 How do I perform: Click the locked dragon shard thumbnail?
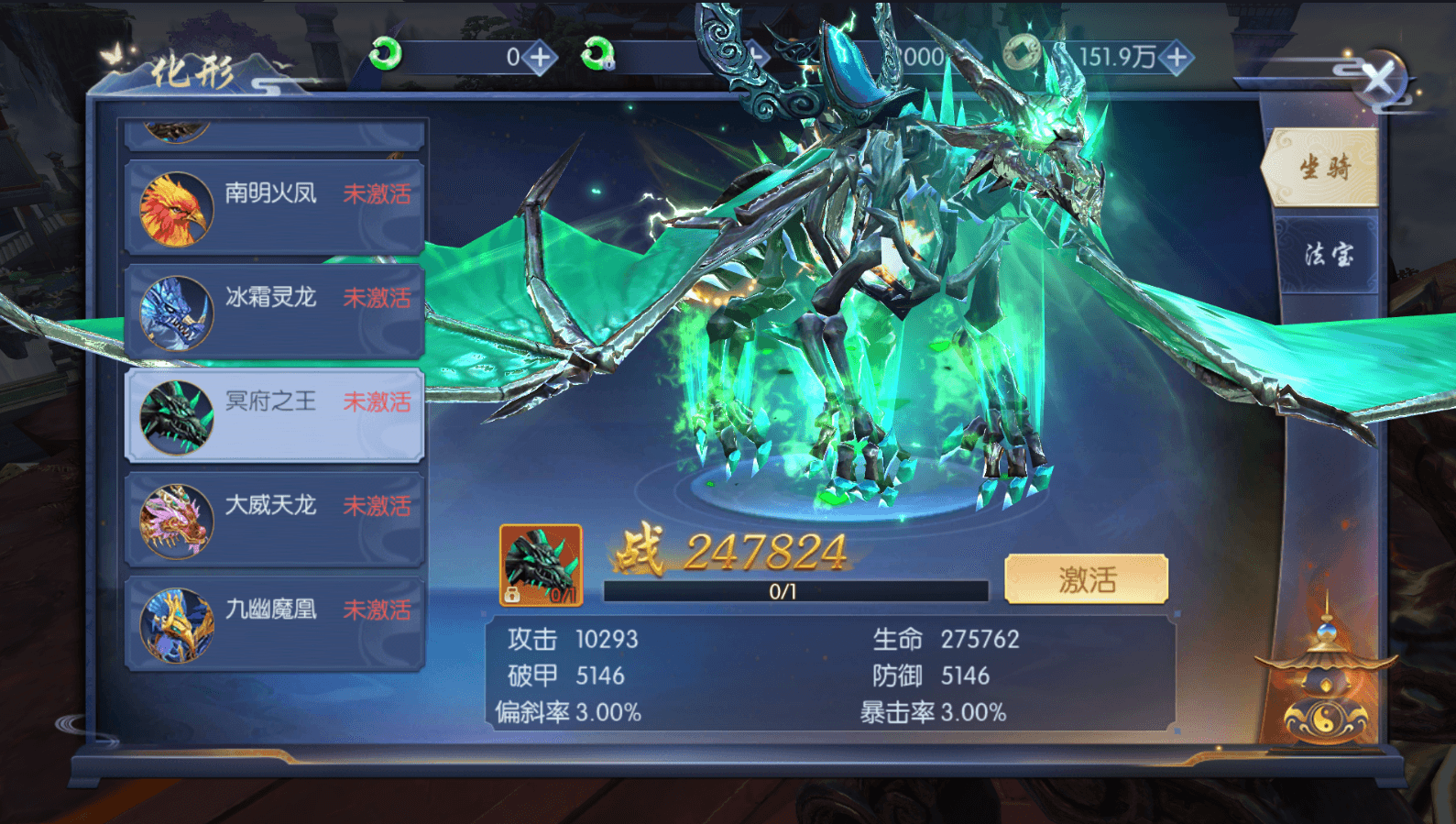pyautogui.click(x=541, y=564)
